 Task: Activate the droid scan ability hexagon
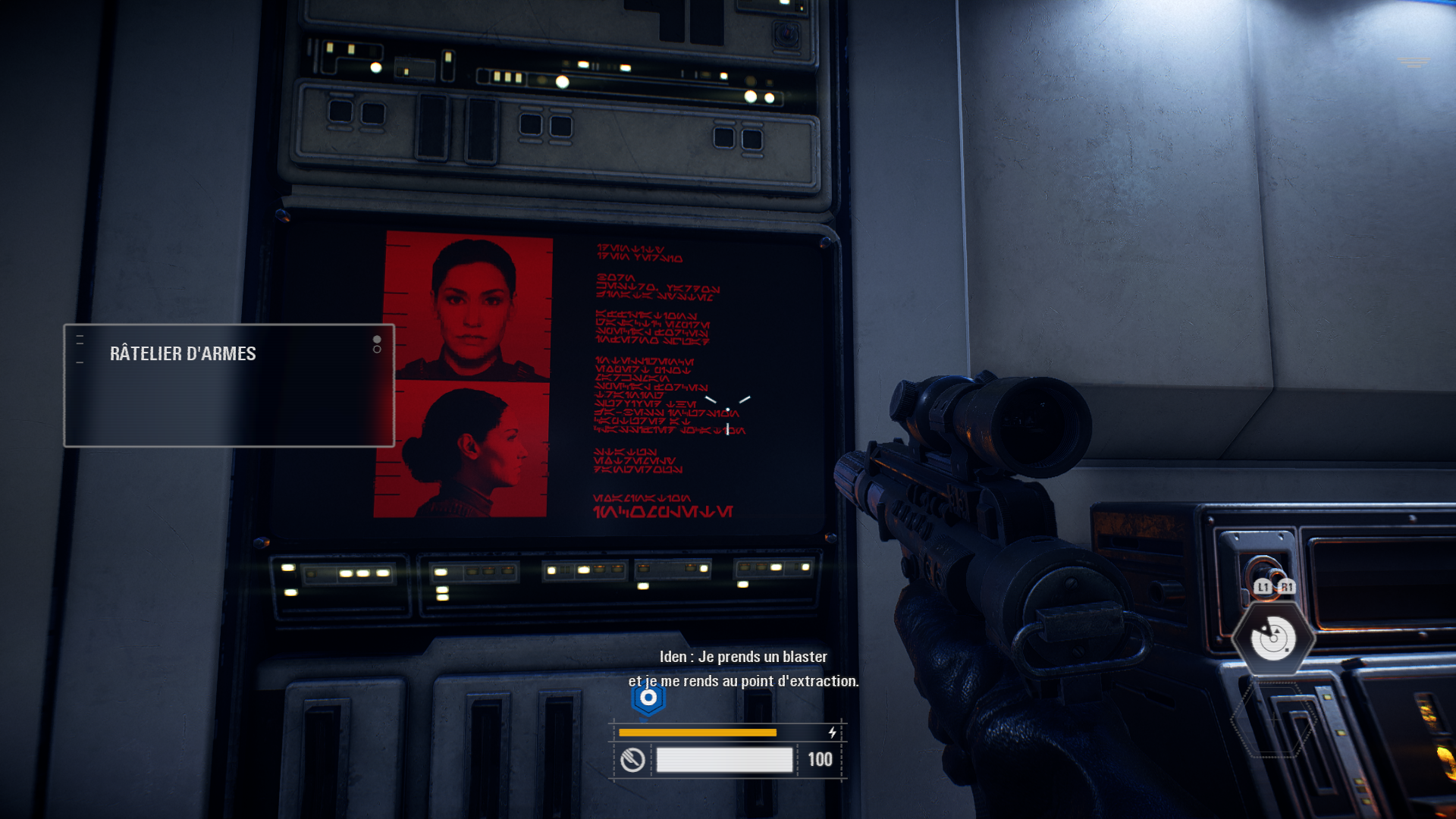(1273, 639)
